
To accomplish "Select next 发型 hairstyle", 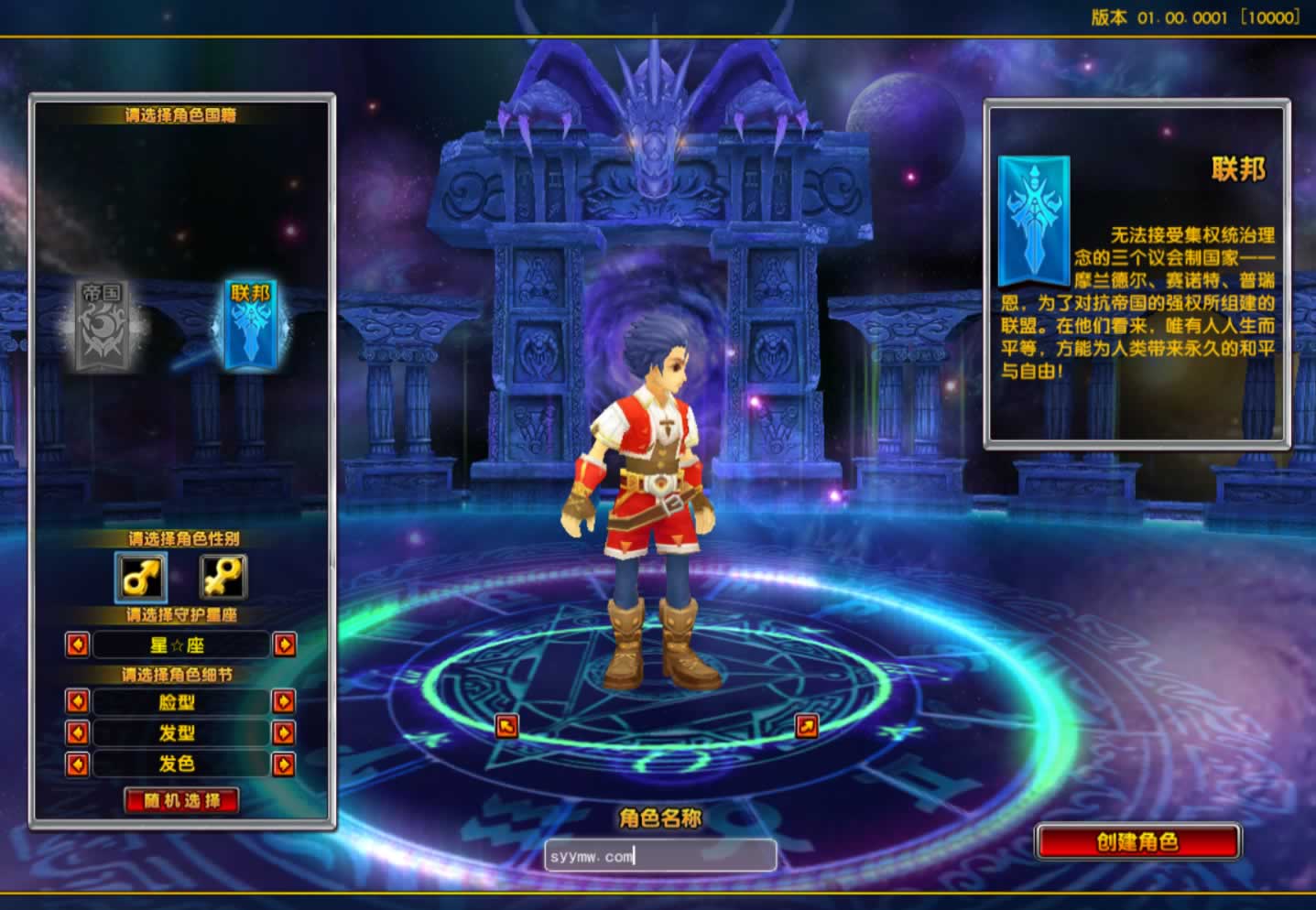I will [284, 733].
